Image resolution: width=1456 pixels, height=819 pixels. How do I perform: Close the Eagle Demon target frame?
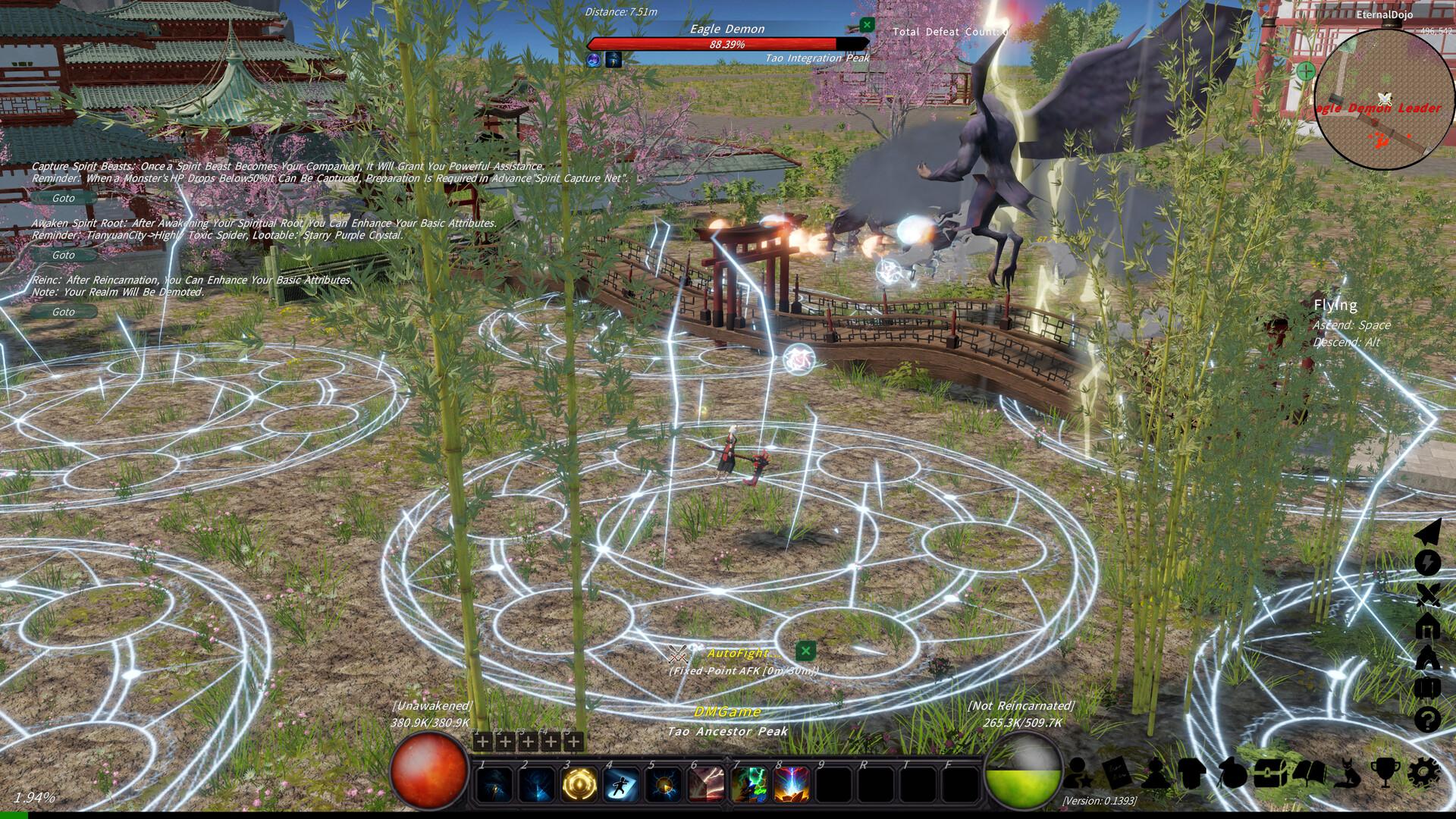(867, 25)
